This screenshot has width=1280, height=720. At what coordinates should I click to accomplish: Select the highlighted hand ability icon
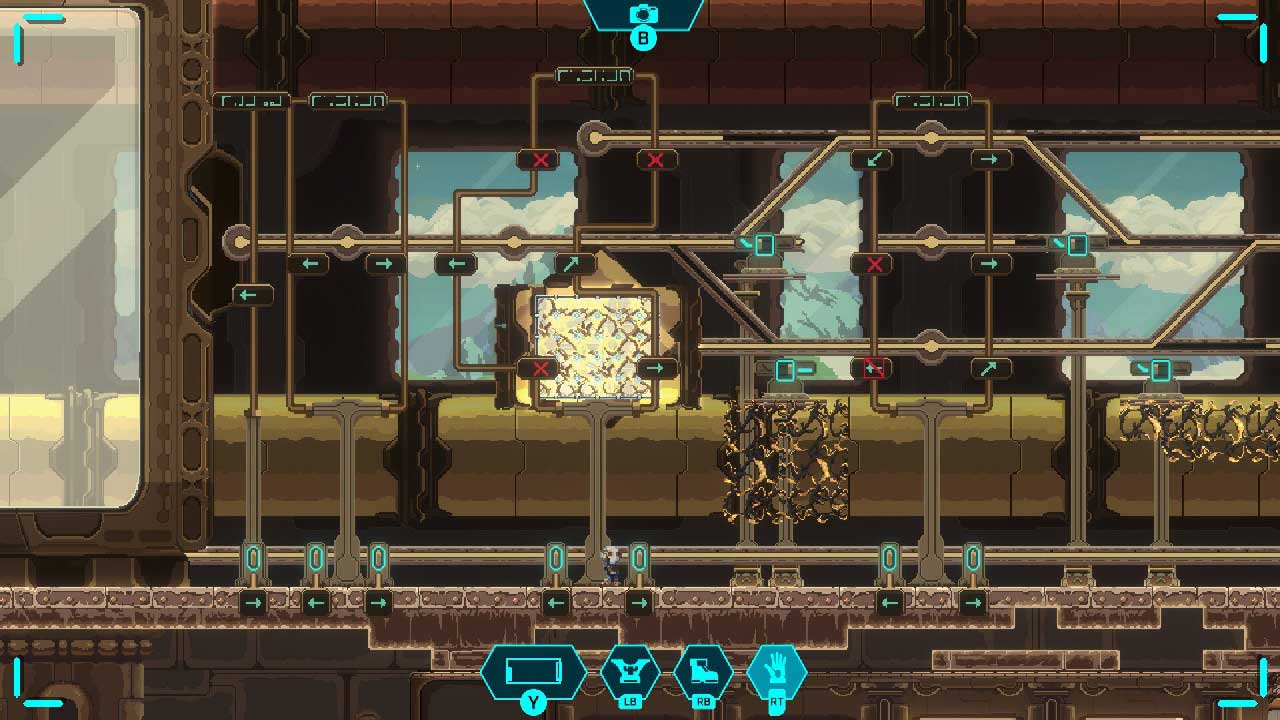776,670
